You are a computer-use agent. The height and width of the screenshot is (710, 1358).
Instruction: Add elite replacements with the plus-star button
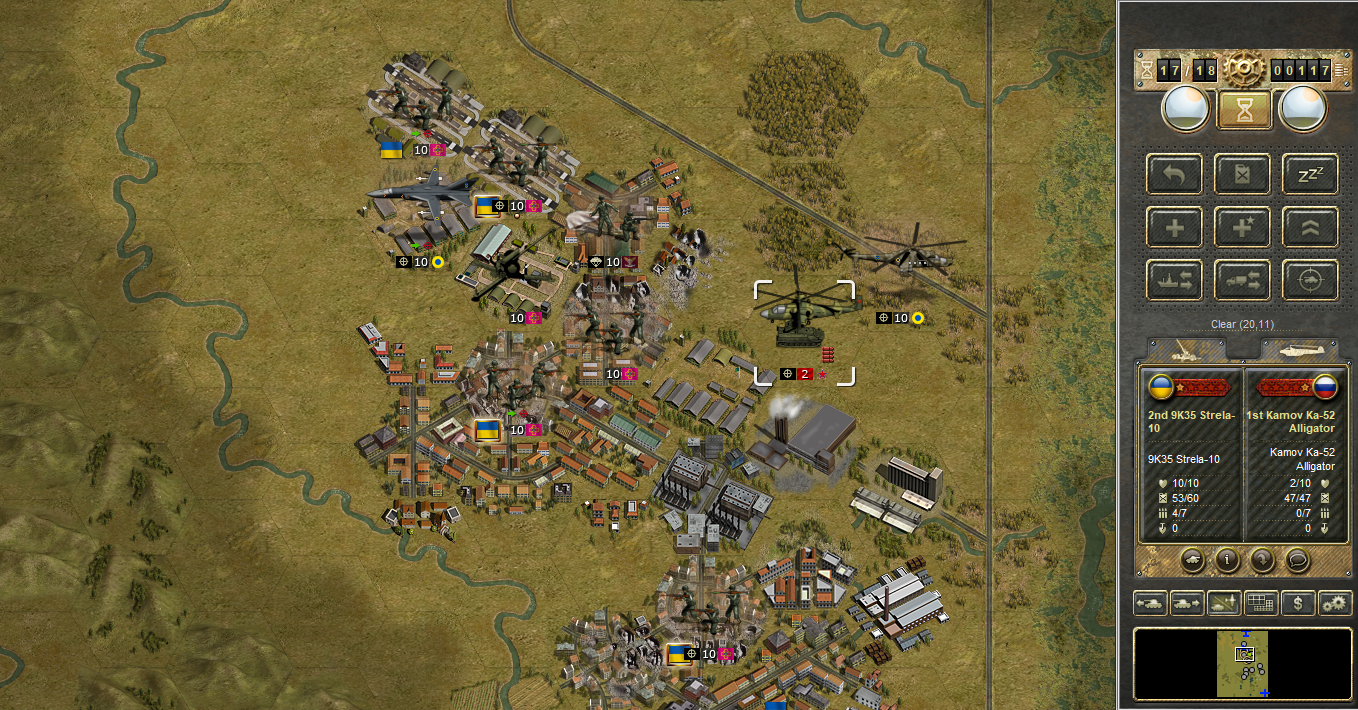point(1242,227)
